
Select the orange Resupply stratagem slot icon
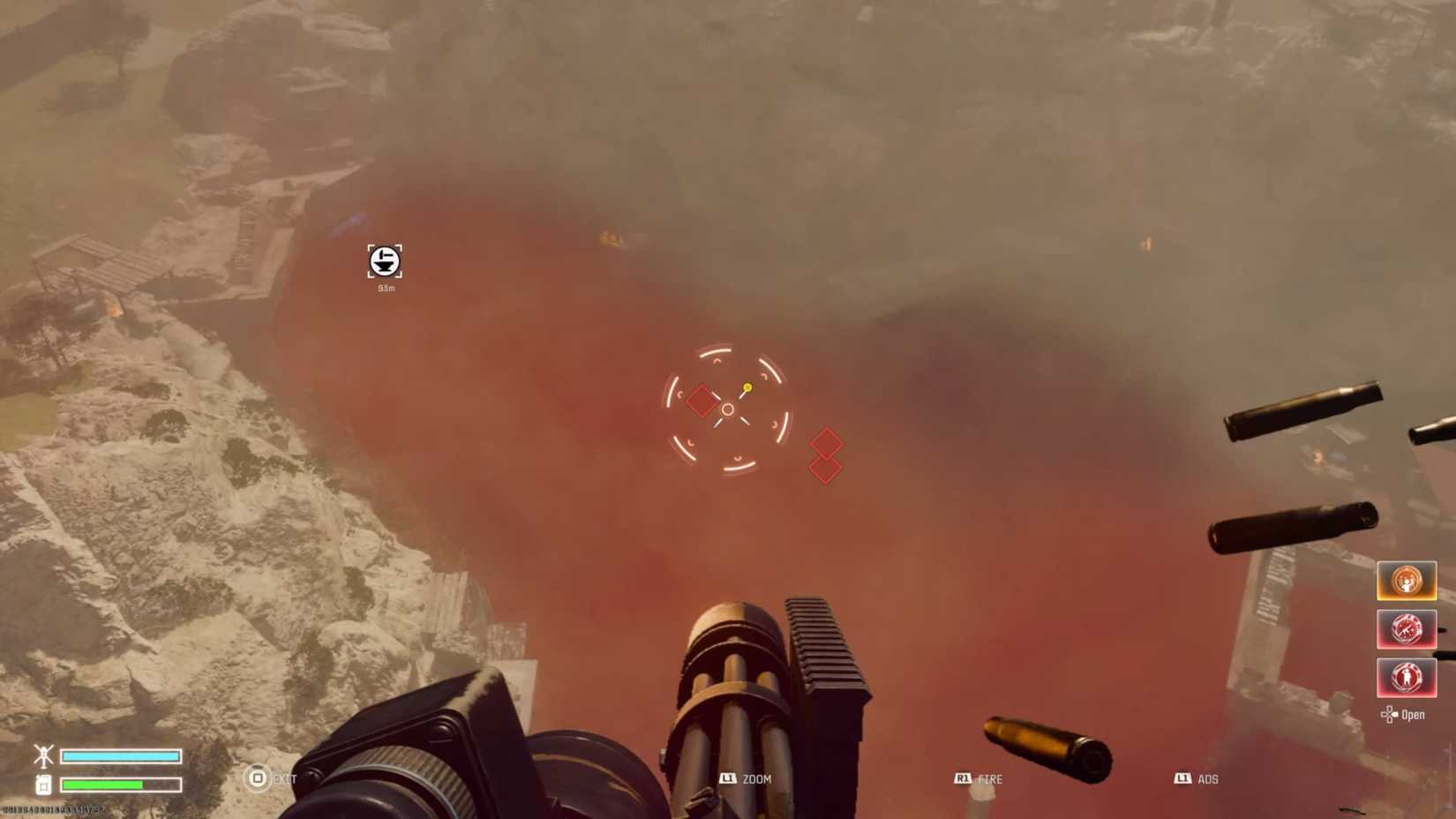[x=1407, y=581]
